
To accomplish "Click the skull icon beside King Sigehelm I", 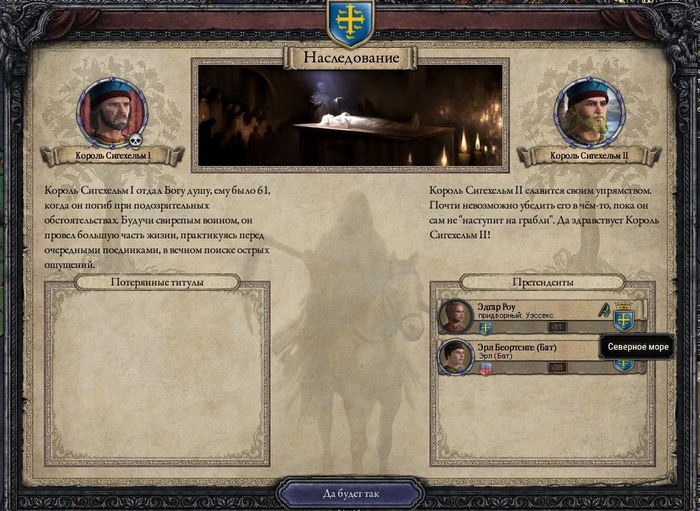I will click(x=136, y=141).
